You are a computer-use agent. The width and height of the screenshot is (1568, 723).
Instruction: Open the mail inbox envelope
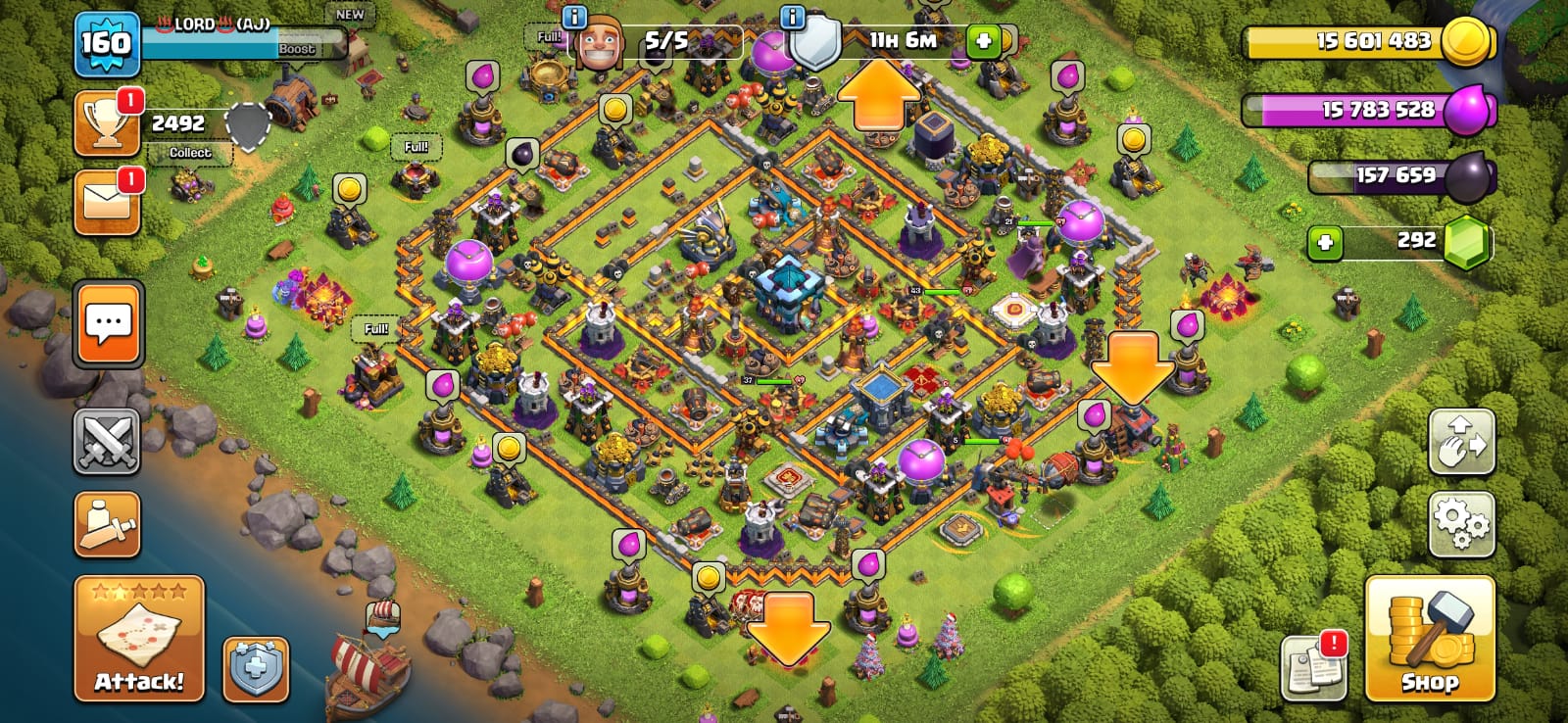tap(107, 203)
